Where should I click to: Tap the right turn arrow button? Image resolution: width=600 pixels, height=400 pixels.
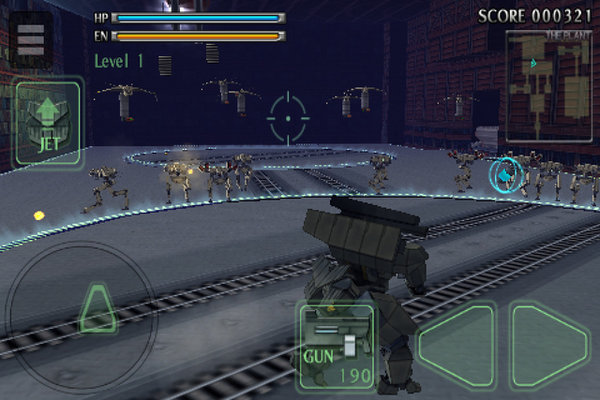(548, 345)
